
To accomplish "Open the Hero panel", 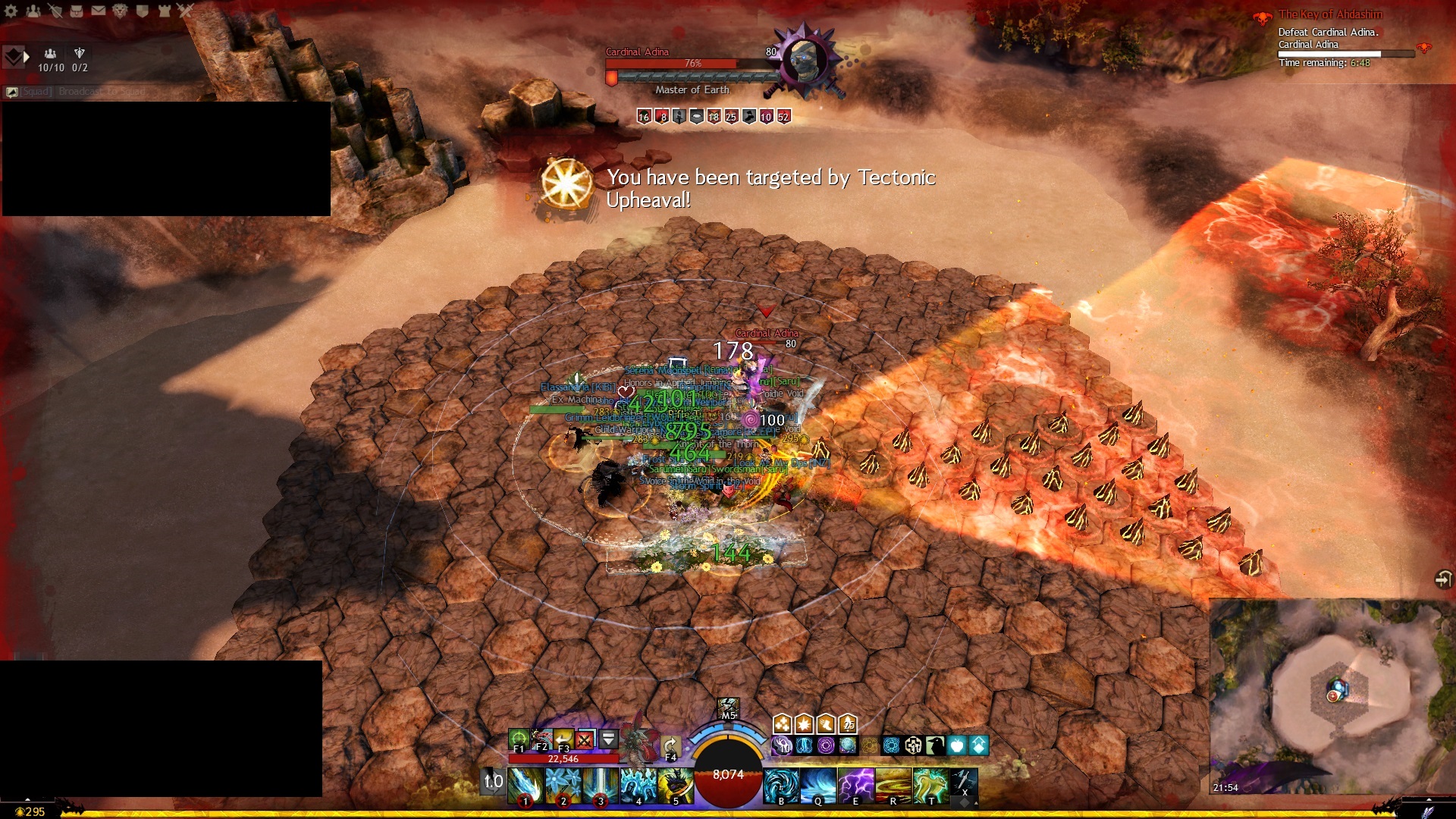I will click(55, 11).
